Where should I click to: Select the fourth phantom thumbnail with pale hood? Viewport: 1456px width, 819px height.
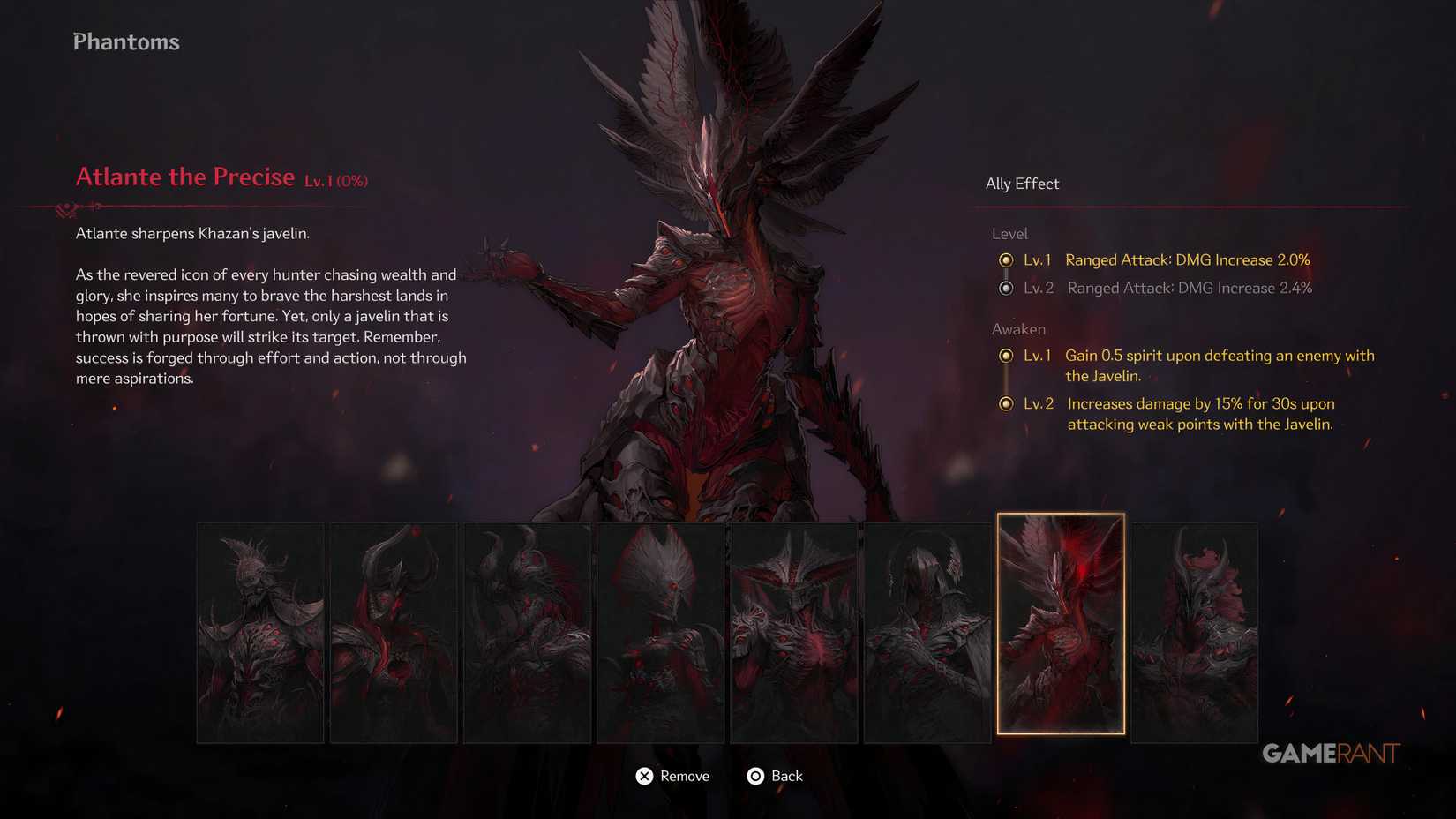[660, 632]
